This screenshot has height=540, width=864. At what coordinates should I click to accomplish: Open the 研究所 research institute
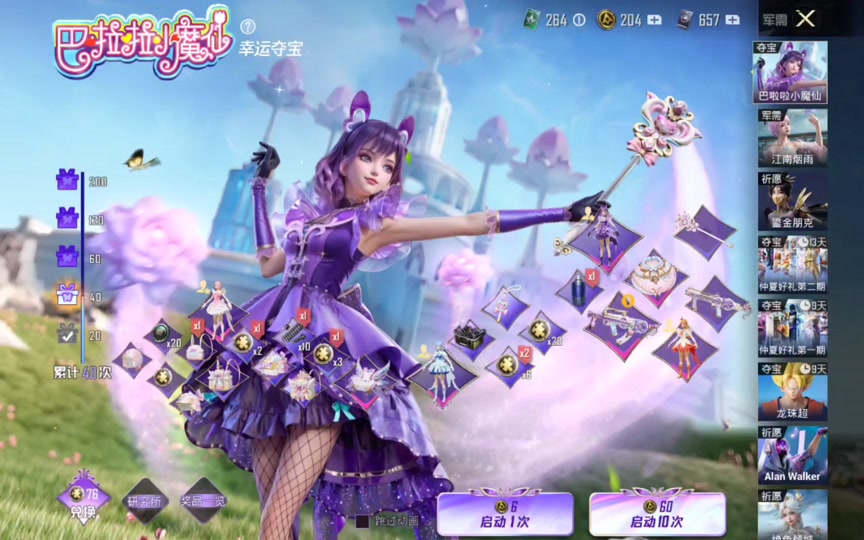pos(144,501)
